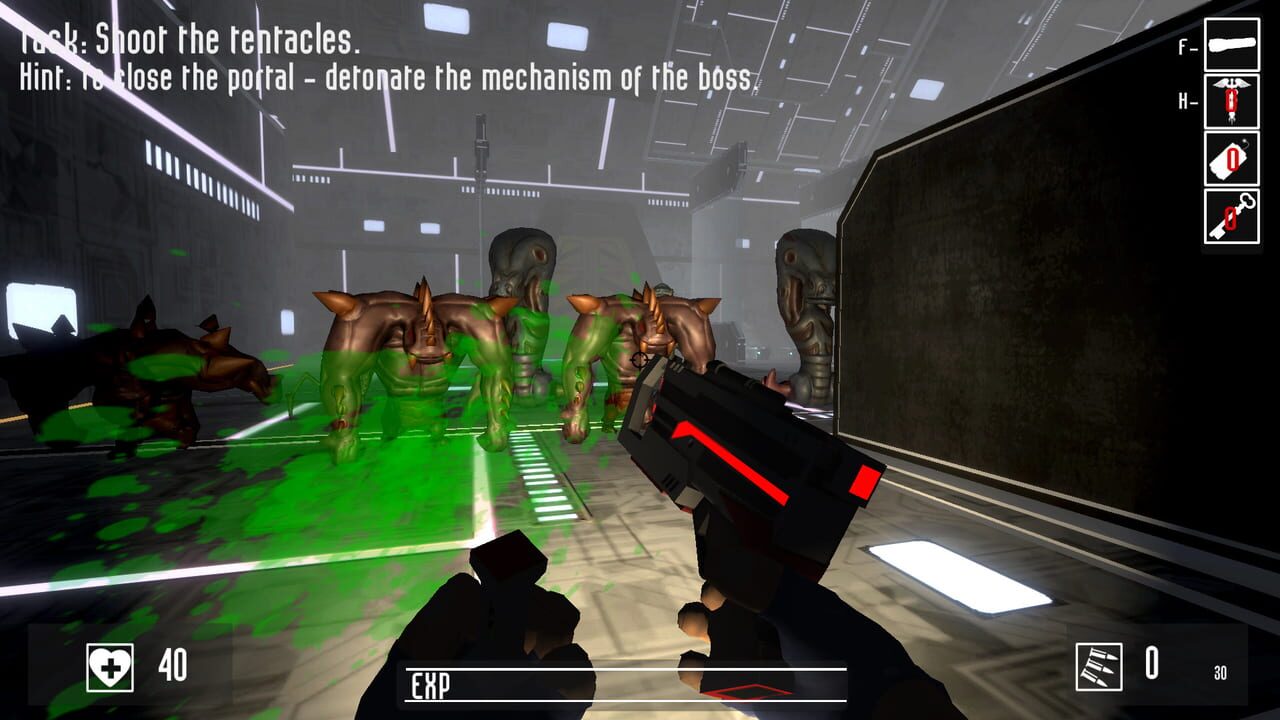
Task: Click the crosshair at screen center
Action: coord(640,360)
